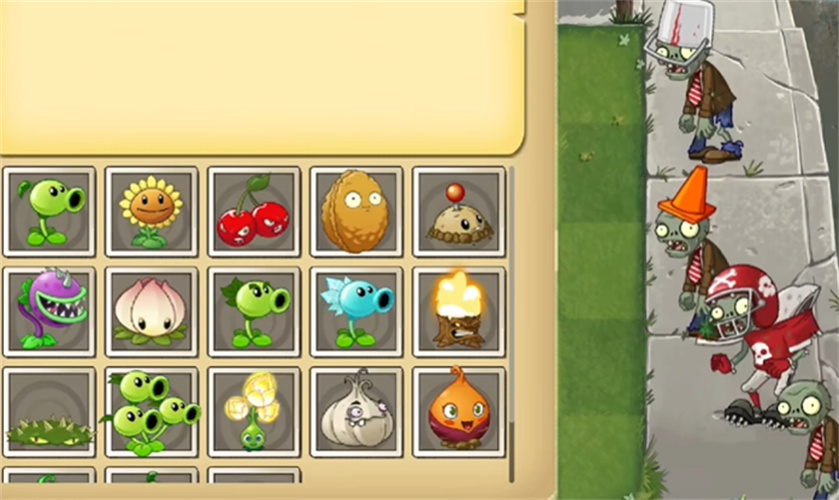Screen dimensions: 839x500
Task: Pick the flaming Torchwood stump
Action: tap(459, 312)
